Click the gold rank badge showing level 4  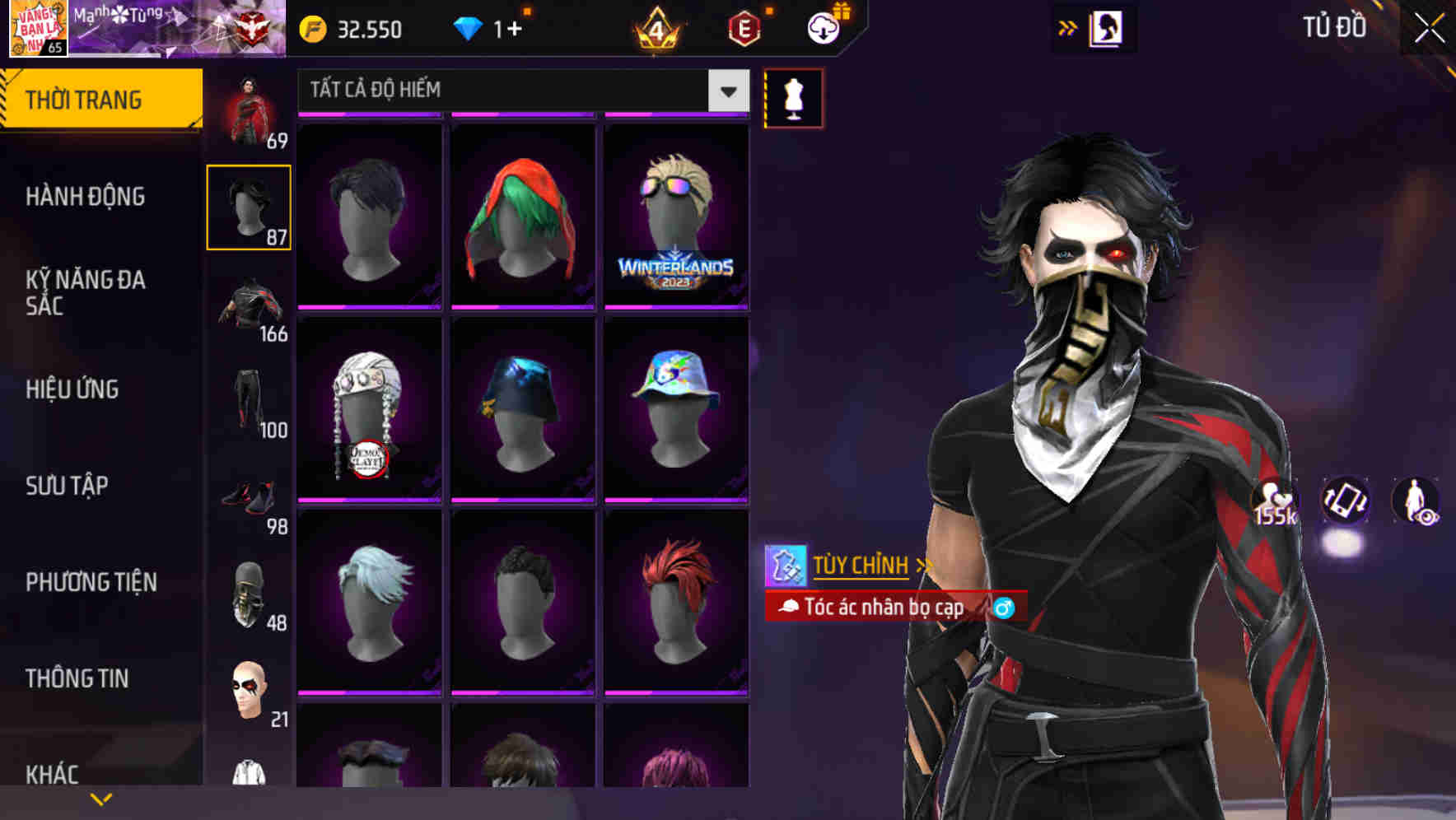[x=659, y=27]
